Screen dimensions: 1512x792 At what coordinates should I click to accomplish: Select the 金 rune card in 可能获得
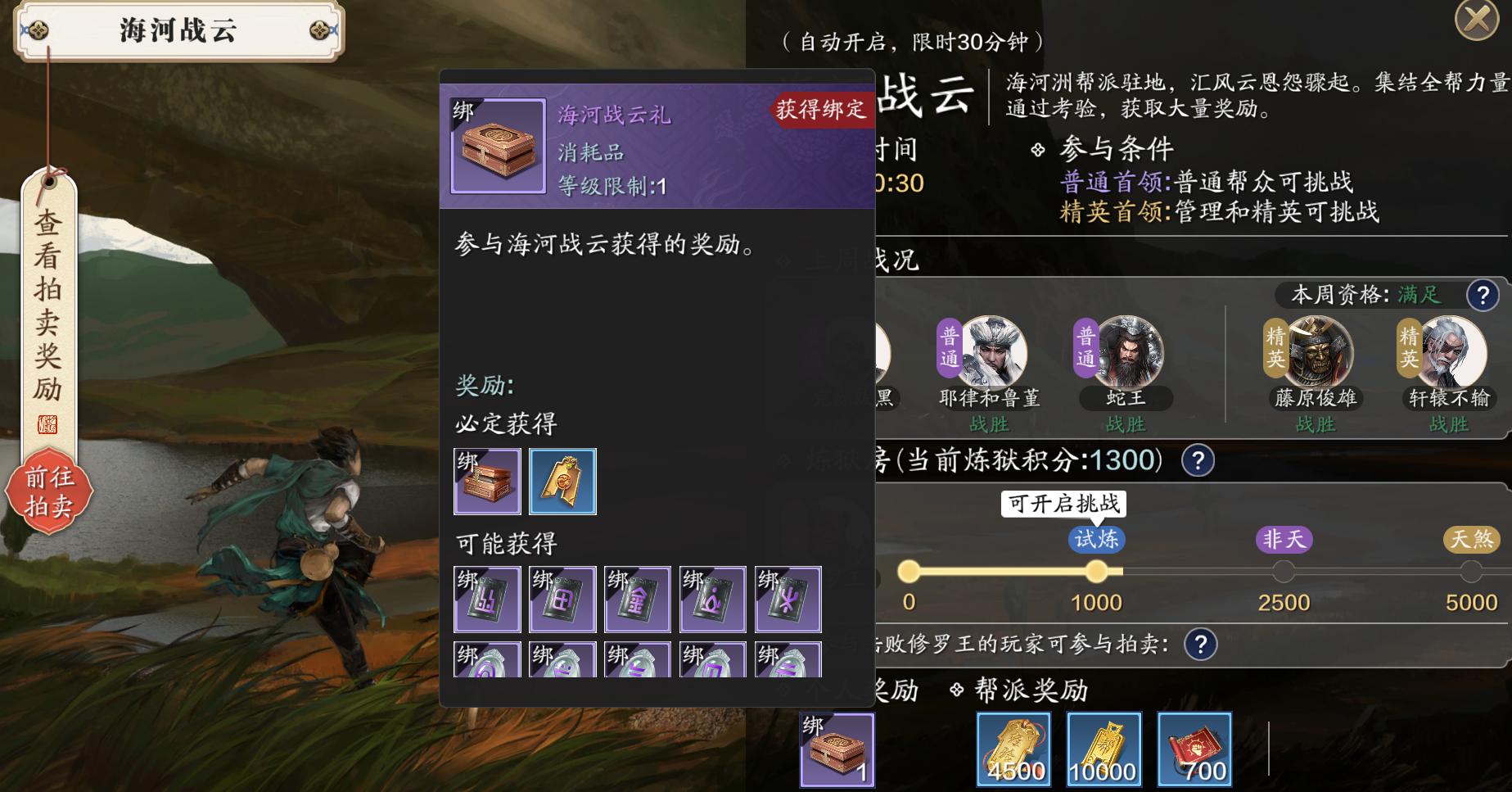click(x=638, y=600)
